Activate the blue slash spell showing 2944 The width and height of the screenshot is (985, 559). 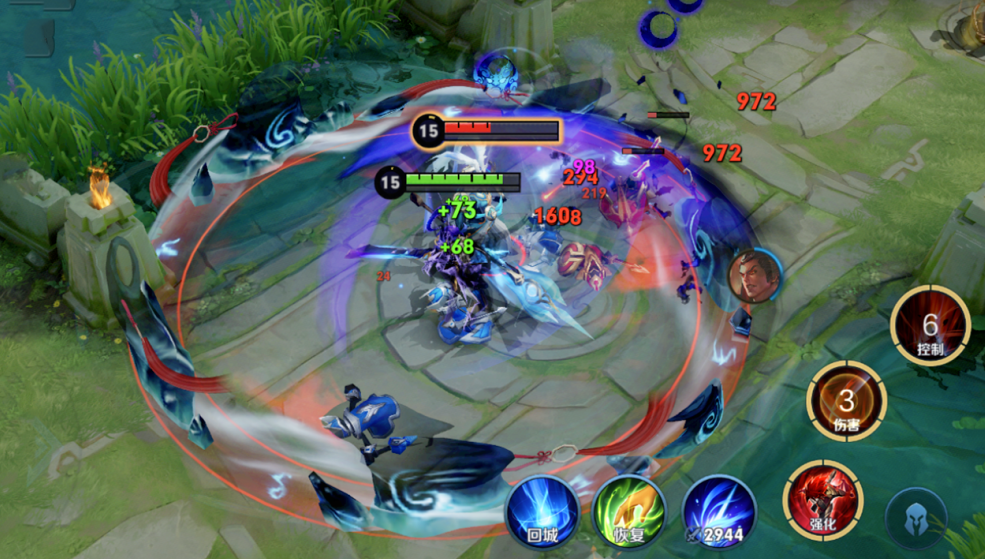click(719, 511)
